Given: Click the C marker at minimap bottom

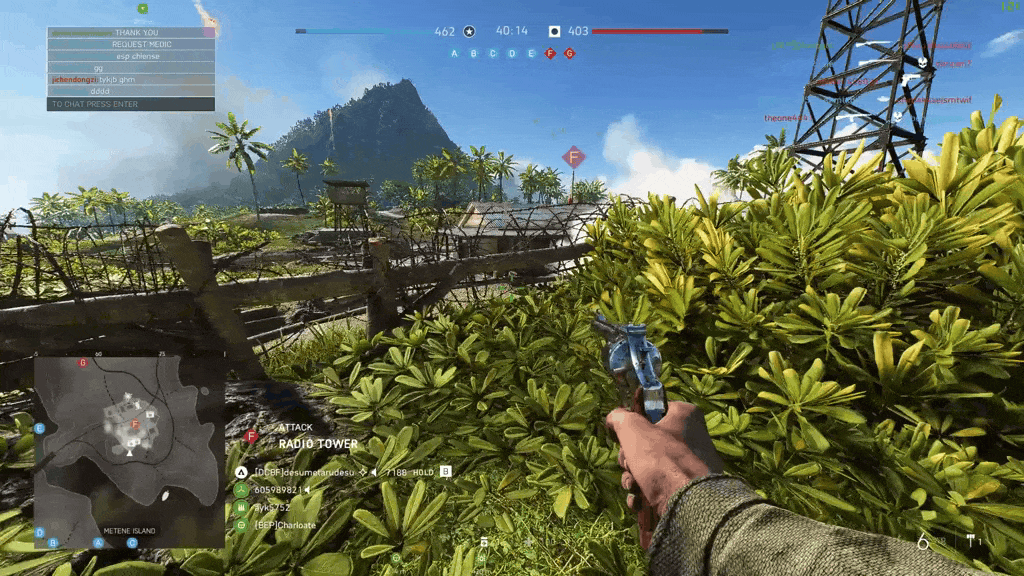Looking at the screenshot, I should (132, 543).
